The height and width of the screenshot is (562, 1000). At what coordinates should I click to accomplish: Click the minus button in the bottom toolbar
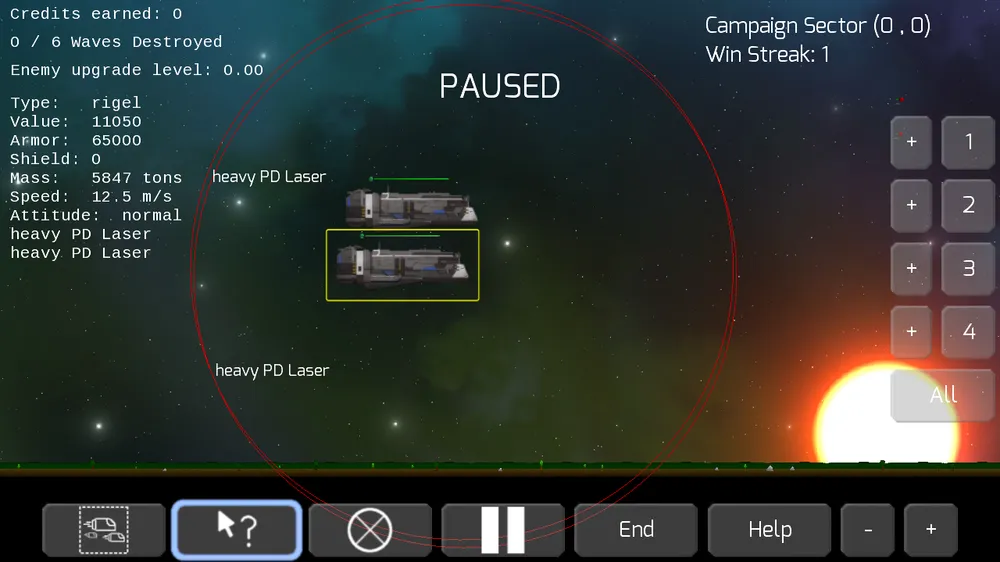click(867, 529)
